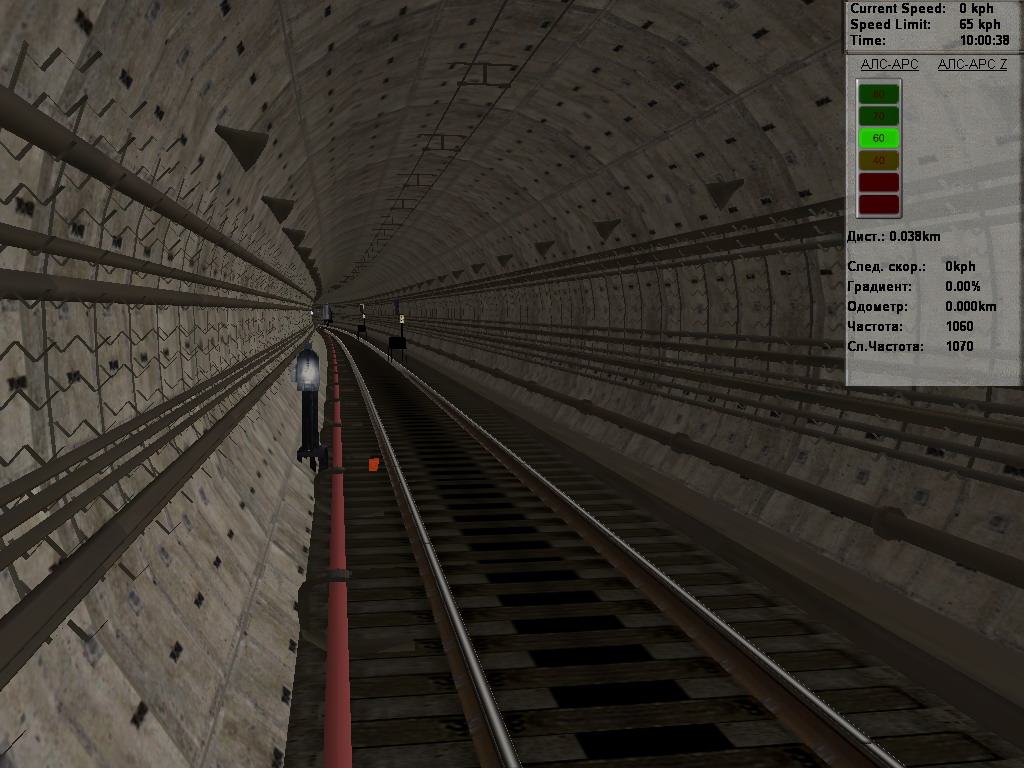Select the amber 40 speed code lamp
Screen dimensions: 1024x768
tap(879, 160)
